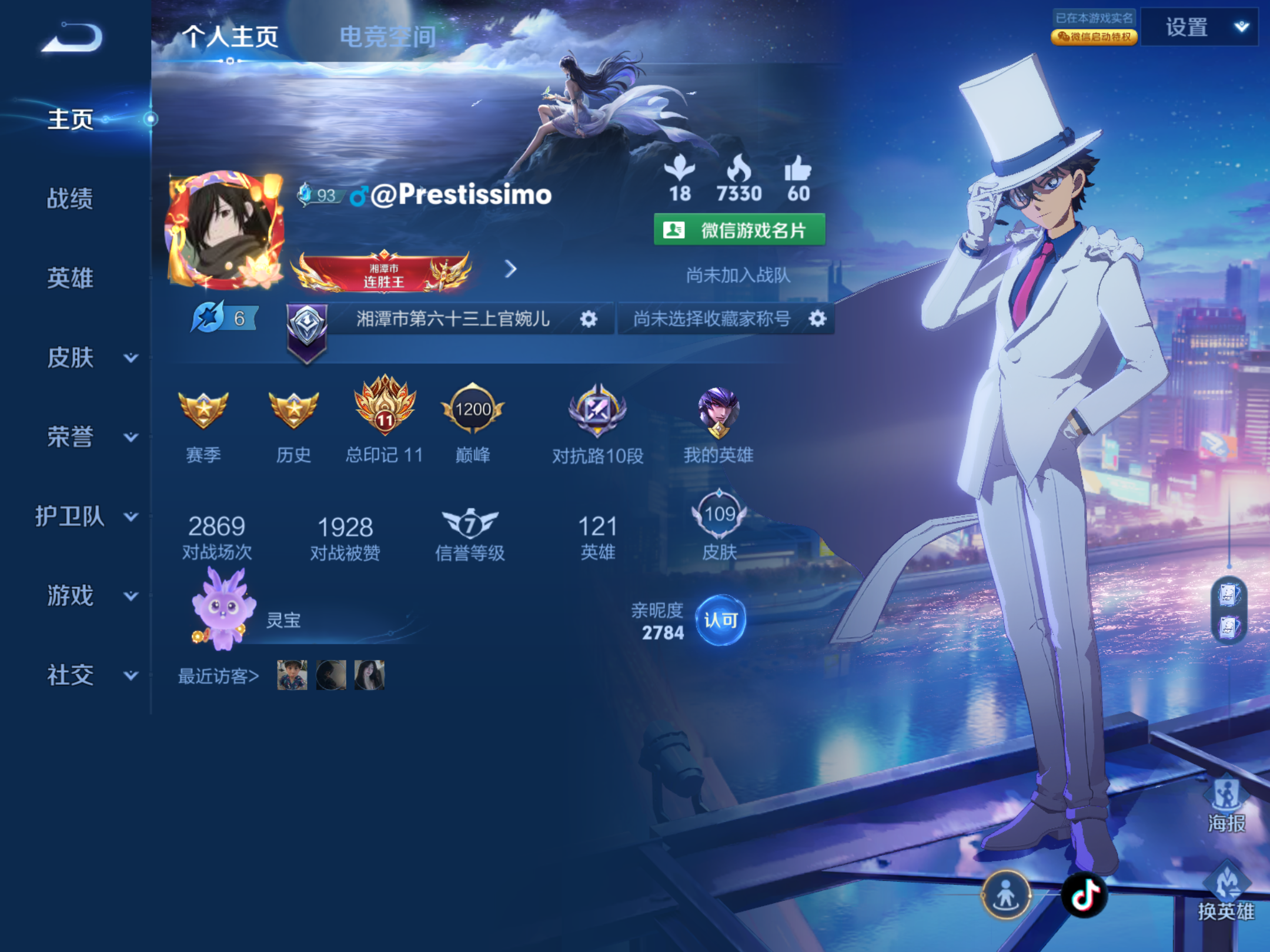Expand the 游戏 menu entry

click(88, 596)
